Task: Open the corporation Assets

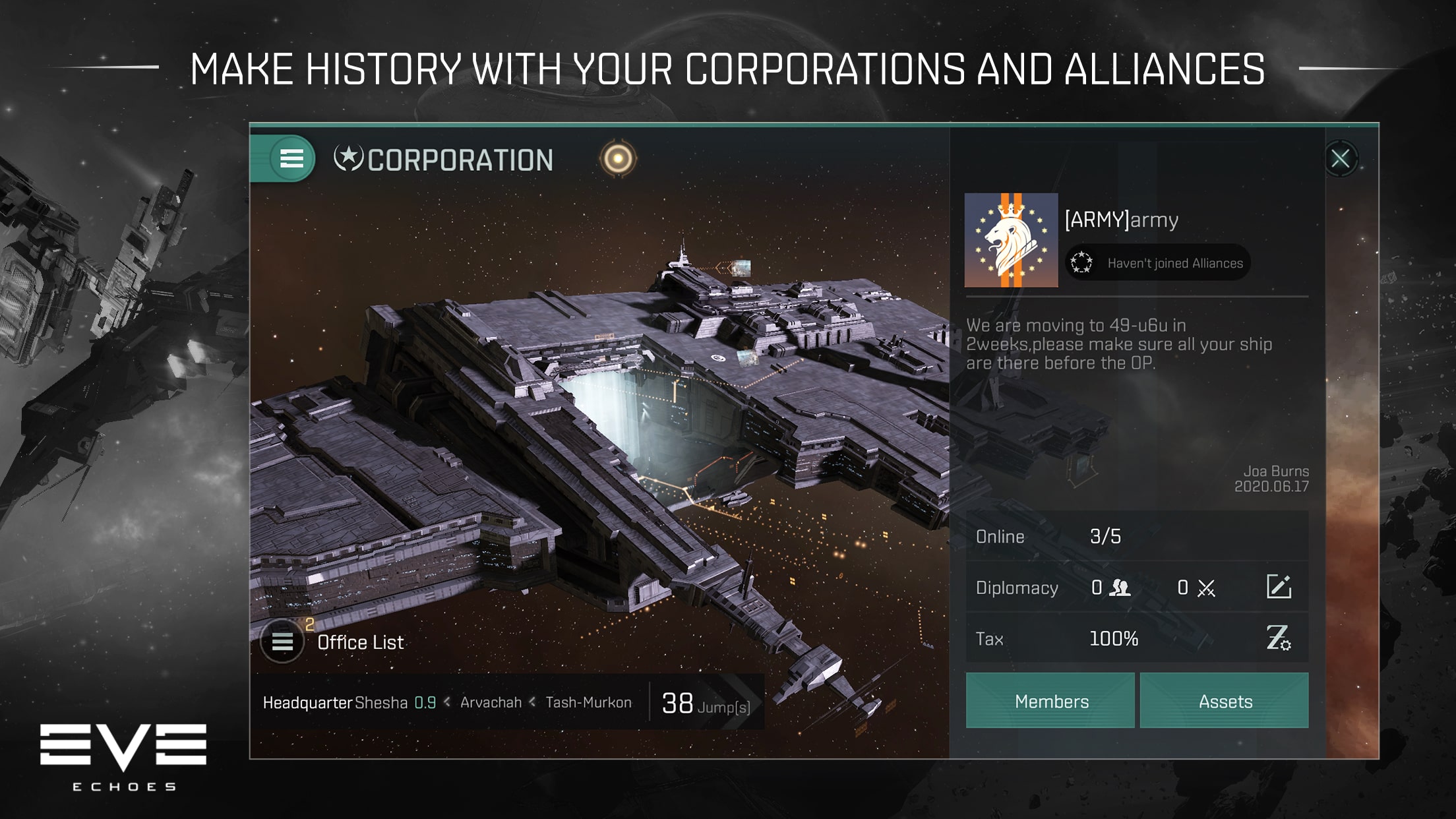Action: [x=1225, y=701]
